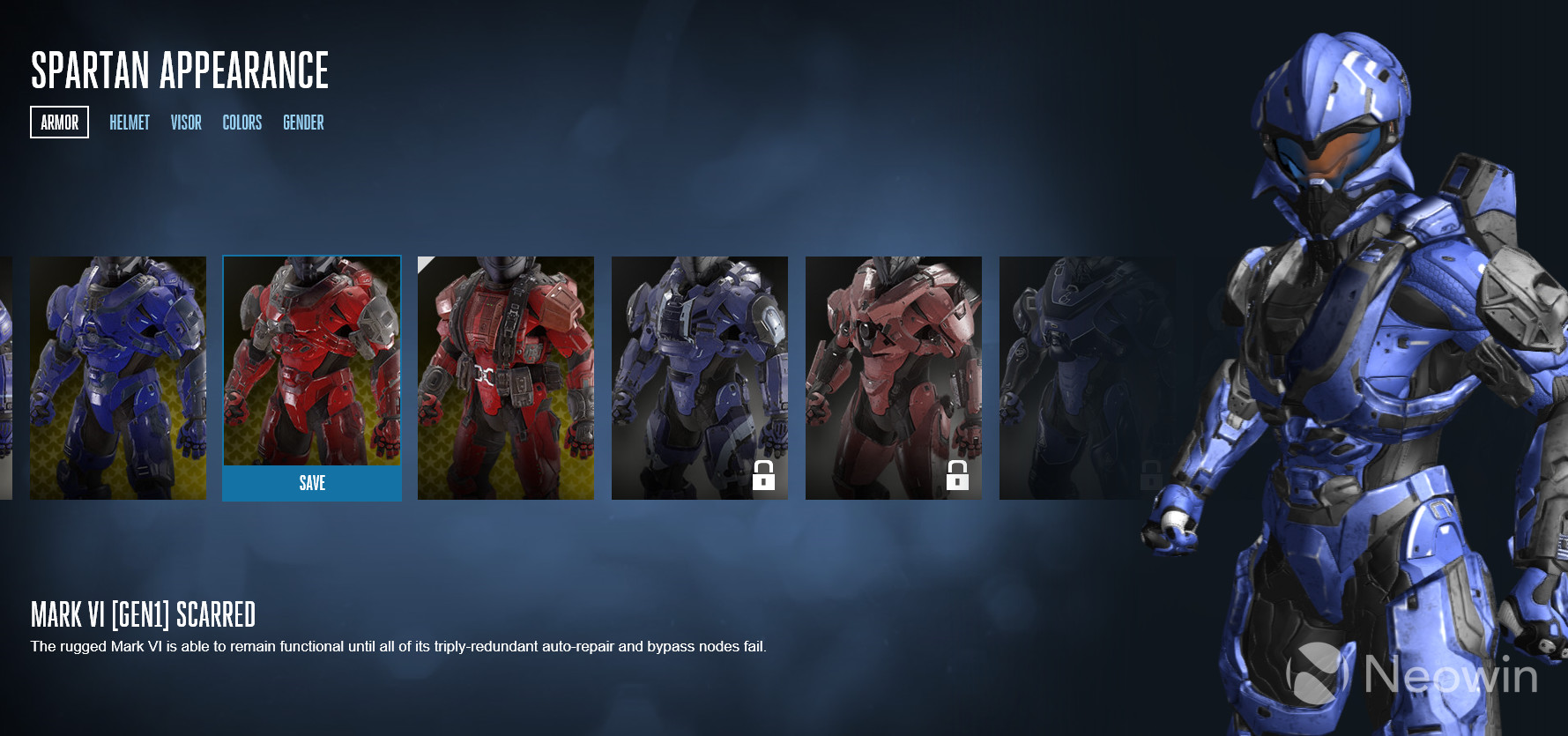Switch to the GENDER tab
The image size is (1568, 736).
pyautogui.click(x=302, y=123)
